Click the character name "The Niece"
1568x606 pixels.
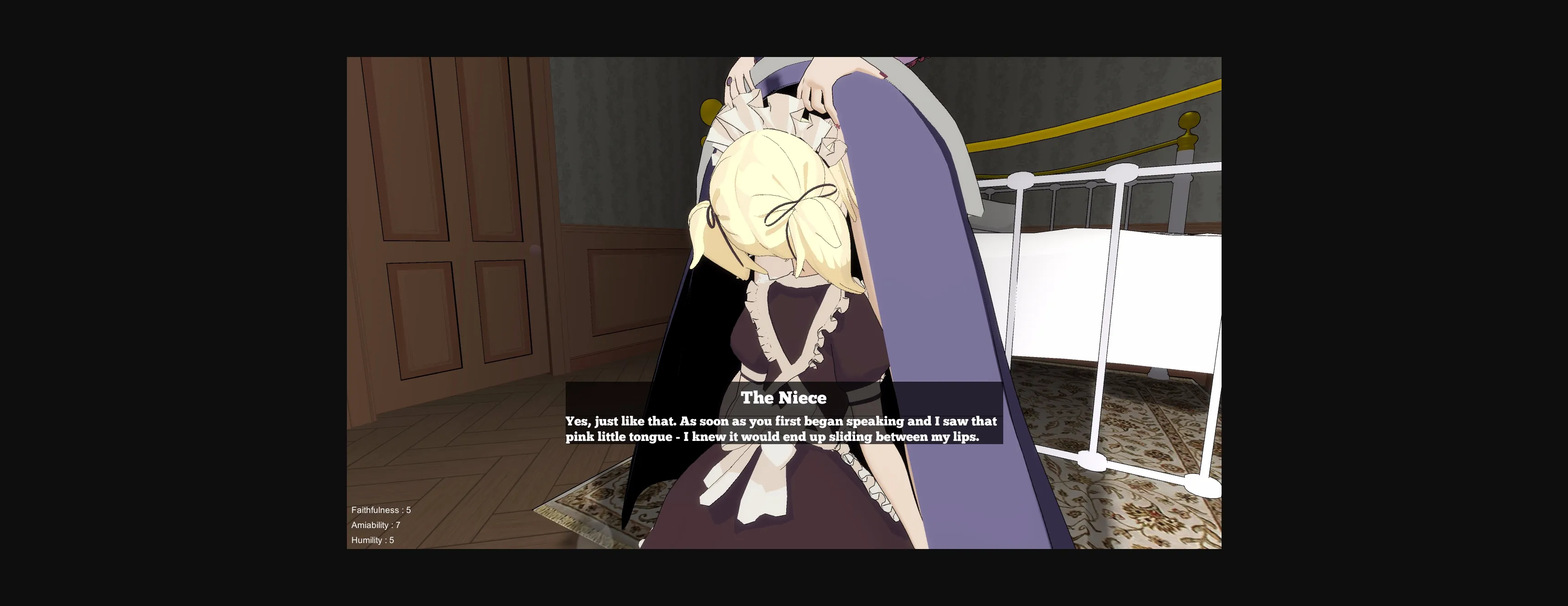[784, 398]
